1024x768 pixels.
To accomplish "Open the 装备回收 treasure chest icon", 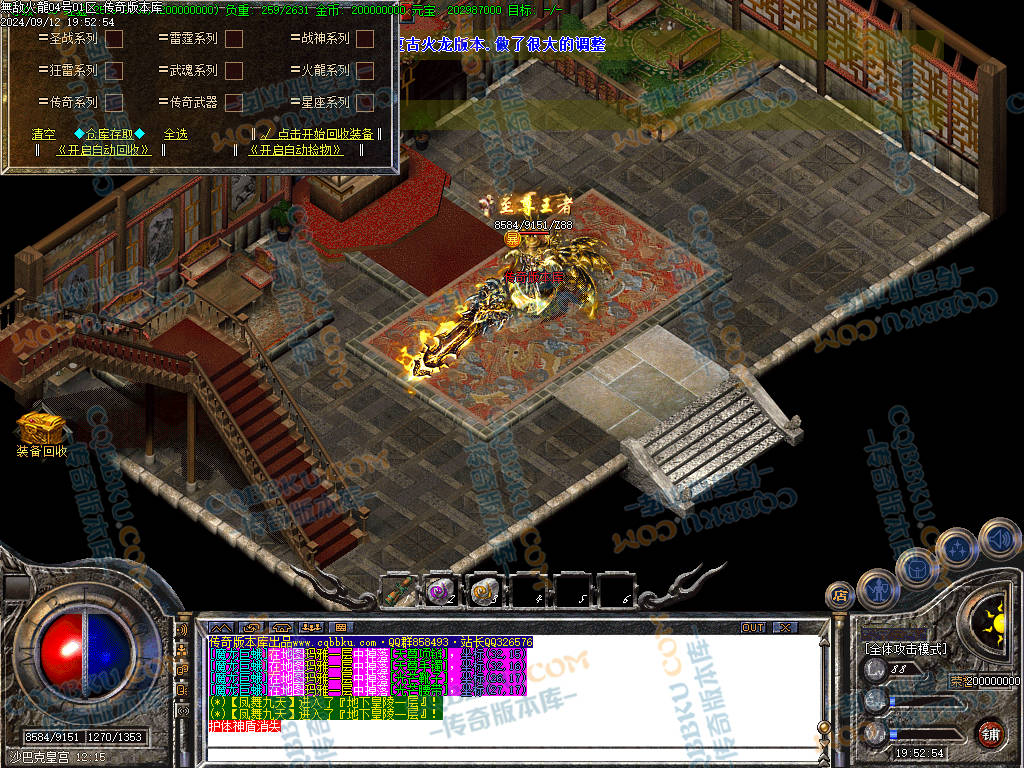I will click(x=41, y=428).
